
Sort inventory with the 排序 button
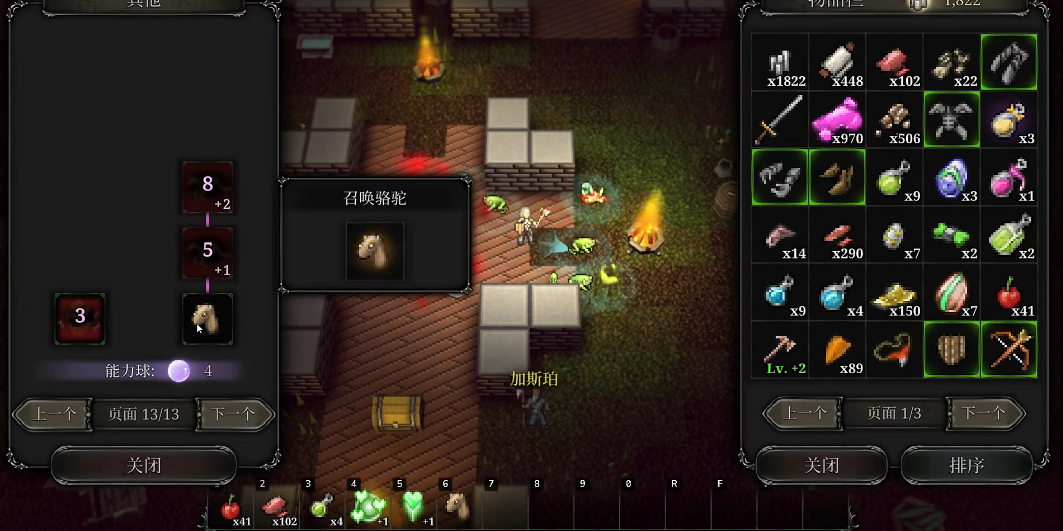pos(966,465)
